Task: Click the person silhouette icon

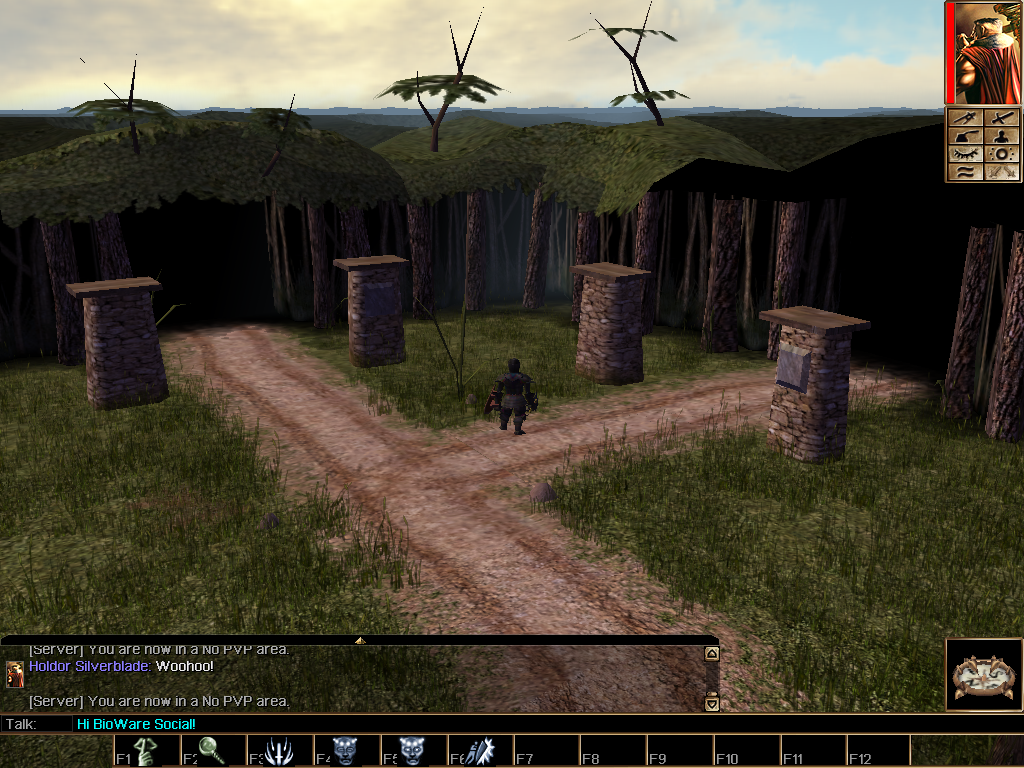Action: coord(1002,137)
